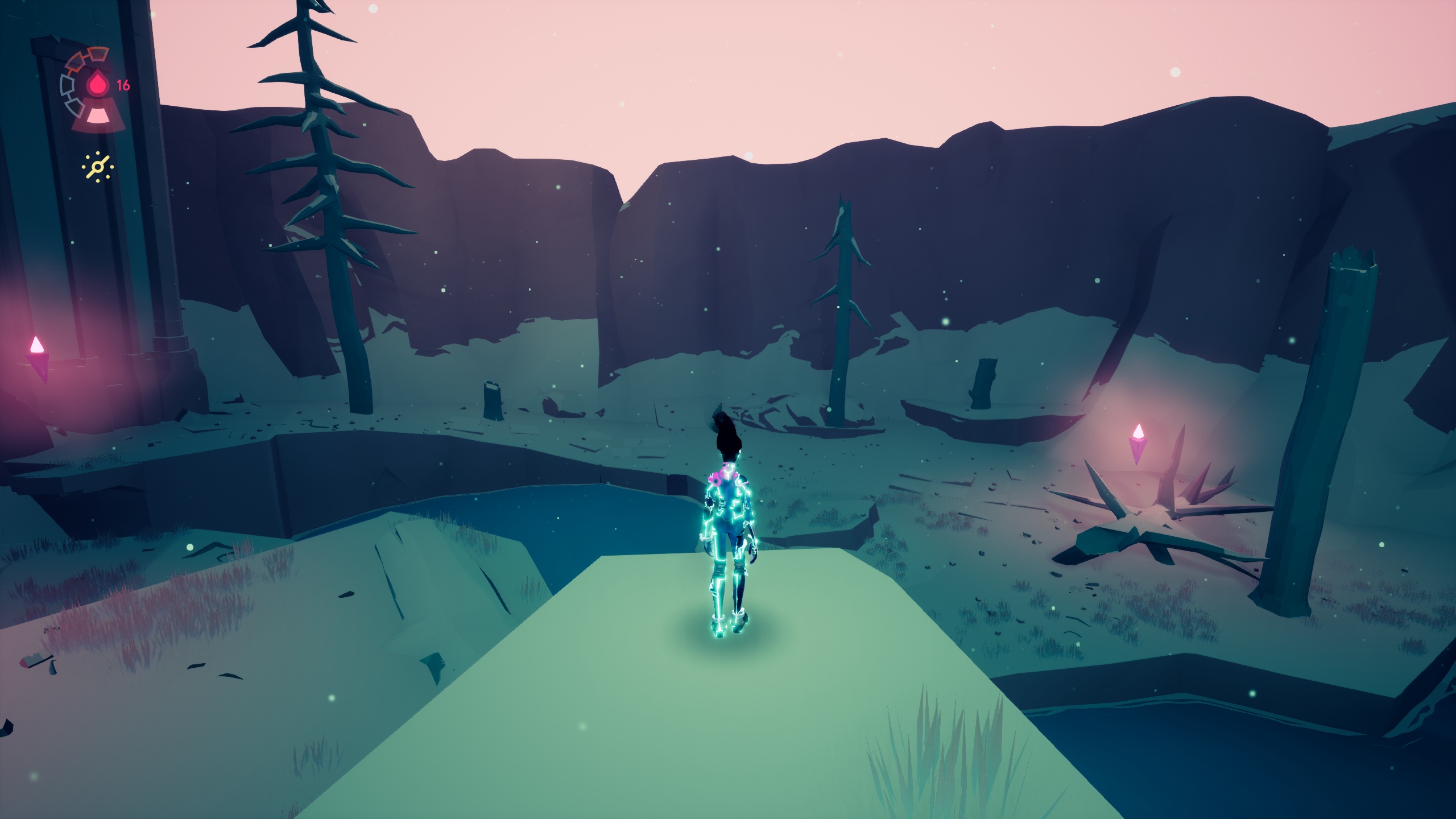Select the yellow sun-dial HUD icon
The image size is (1456, 819).
click(97, 167)
